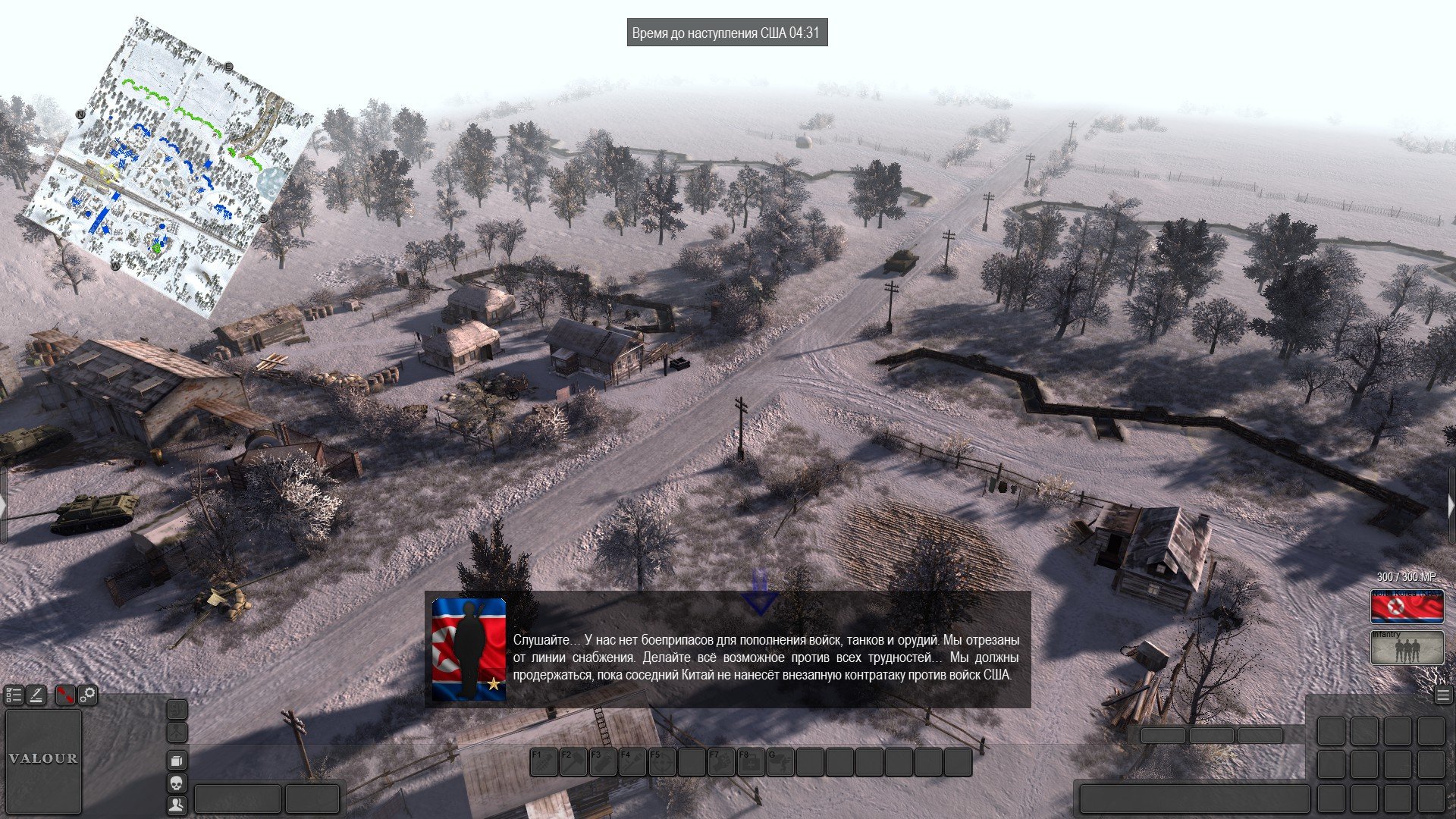Activate the G action slot

pos(780,762)
